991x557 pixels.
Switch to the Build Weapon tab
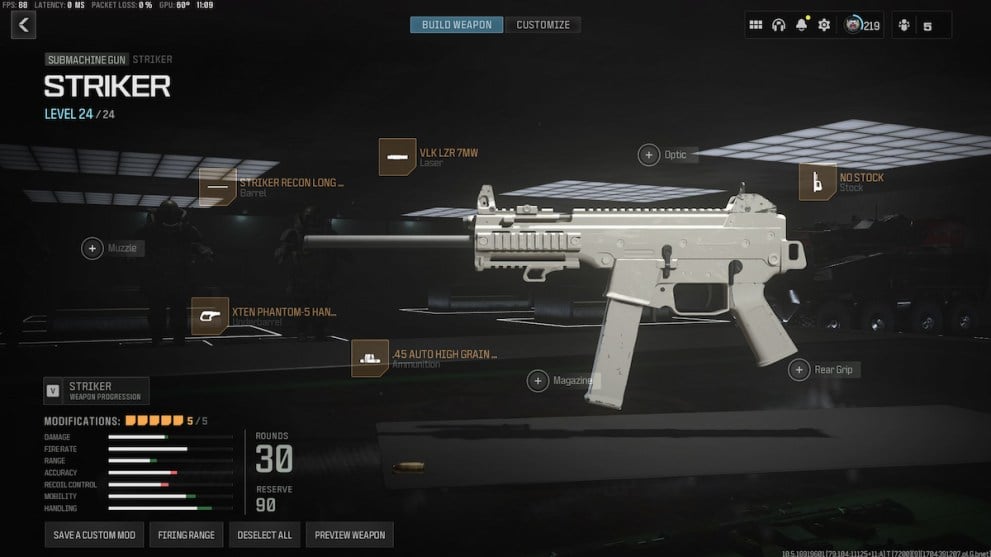pyautogui.click(x=457, y=25)
